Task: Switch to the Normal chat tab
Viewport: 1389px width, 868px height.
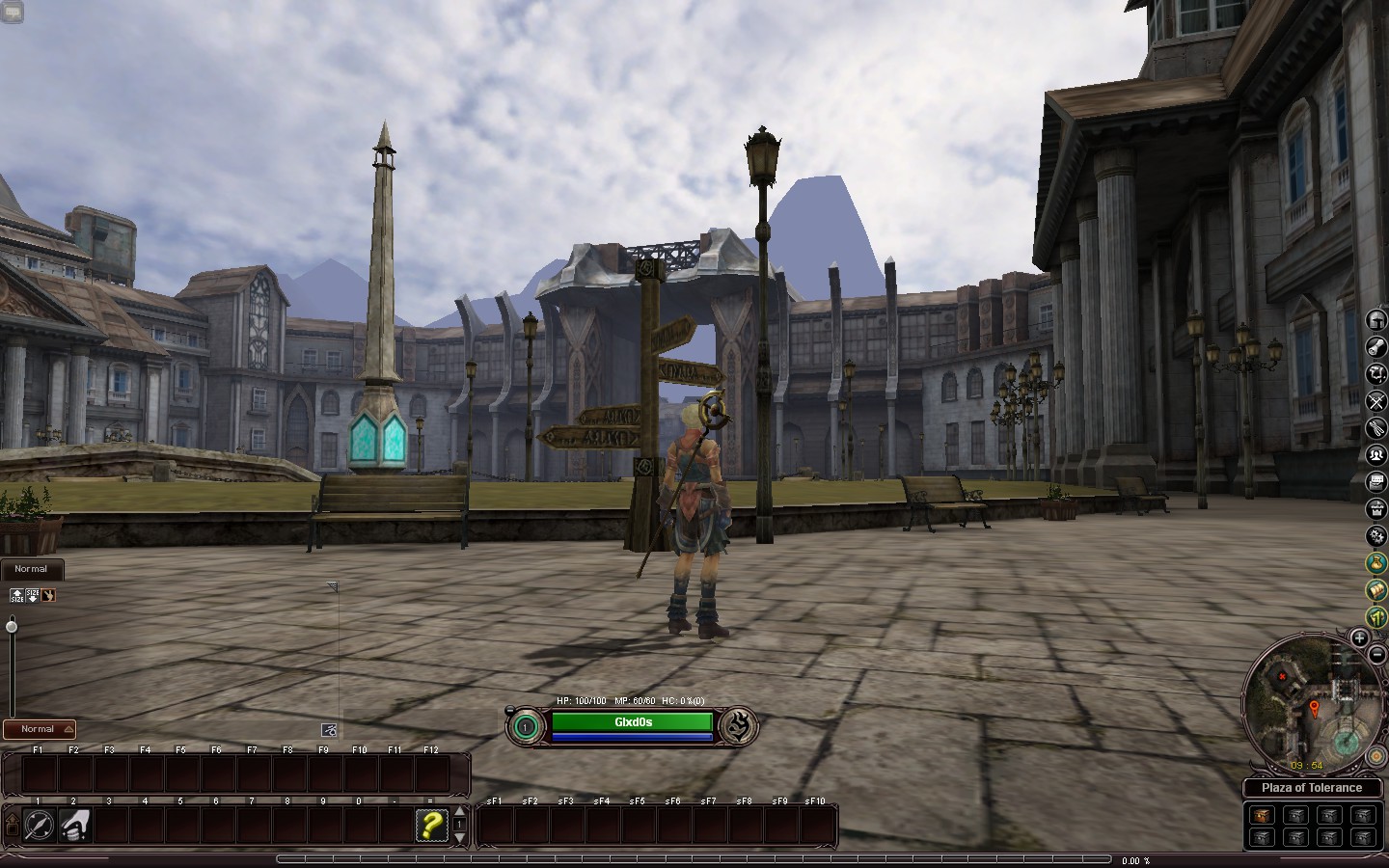Action: point(31,569)
